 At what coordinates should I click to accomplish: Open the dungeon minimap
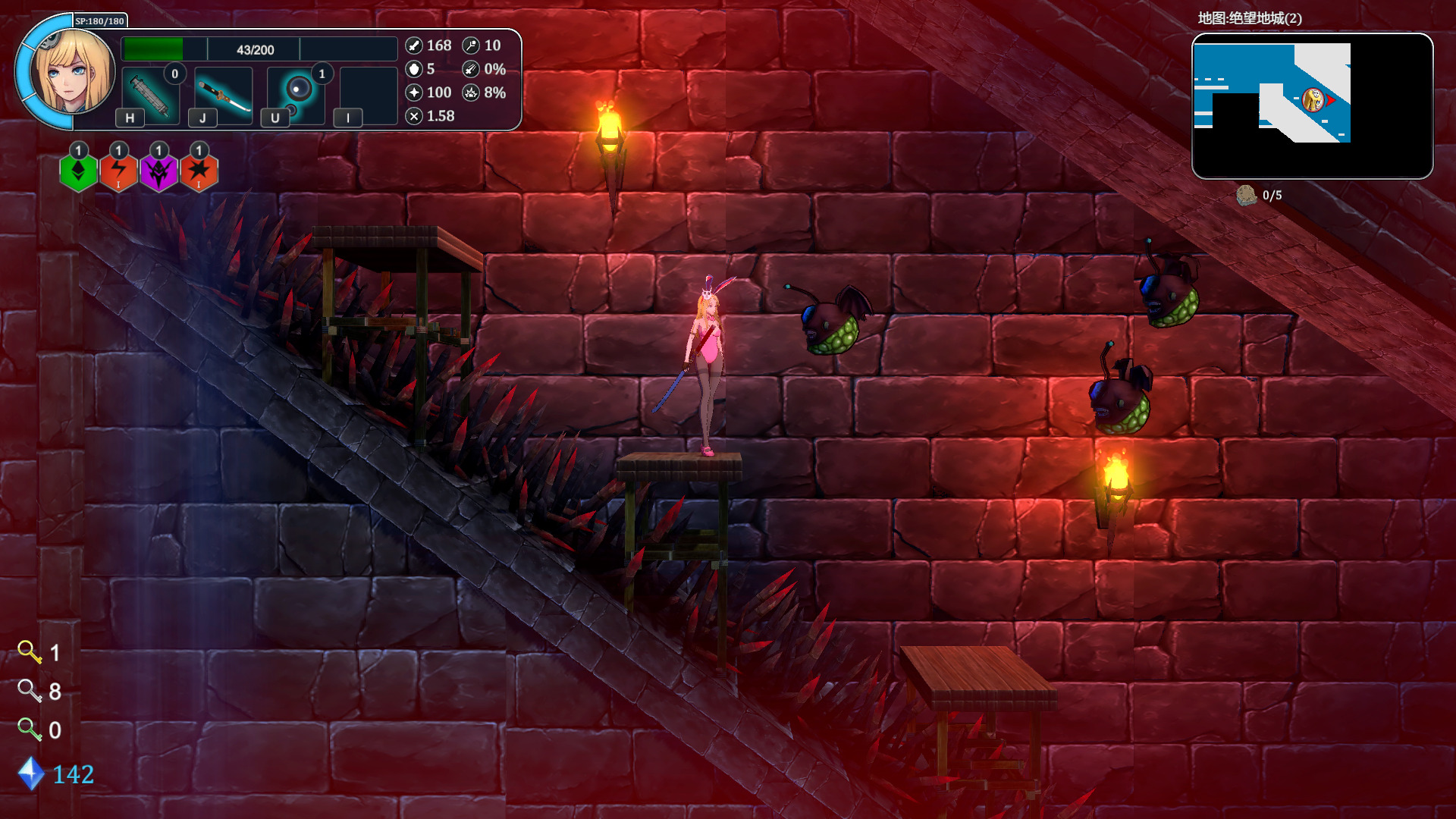[1312, 105]
